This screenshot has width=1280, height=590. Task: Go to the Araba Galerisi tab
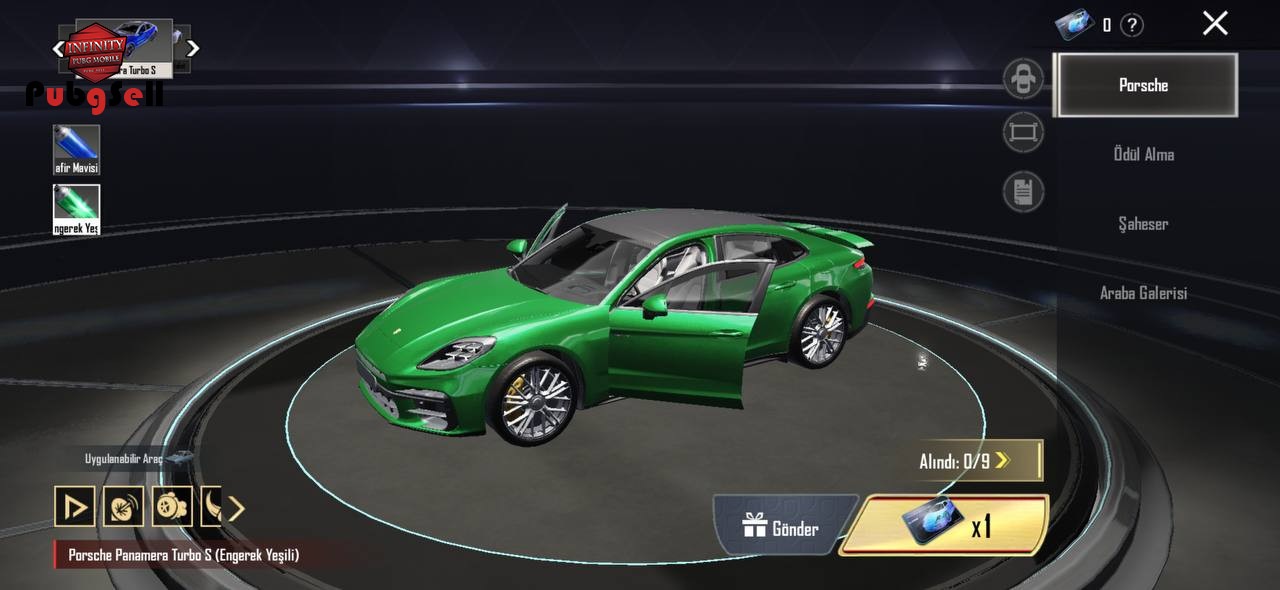pos(1143,293)
